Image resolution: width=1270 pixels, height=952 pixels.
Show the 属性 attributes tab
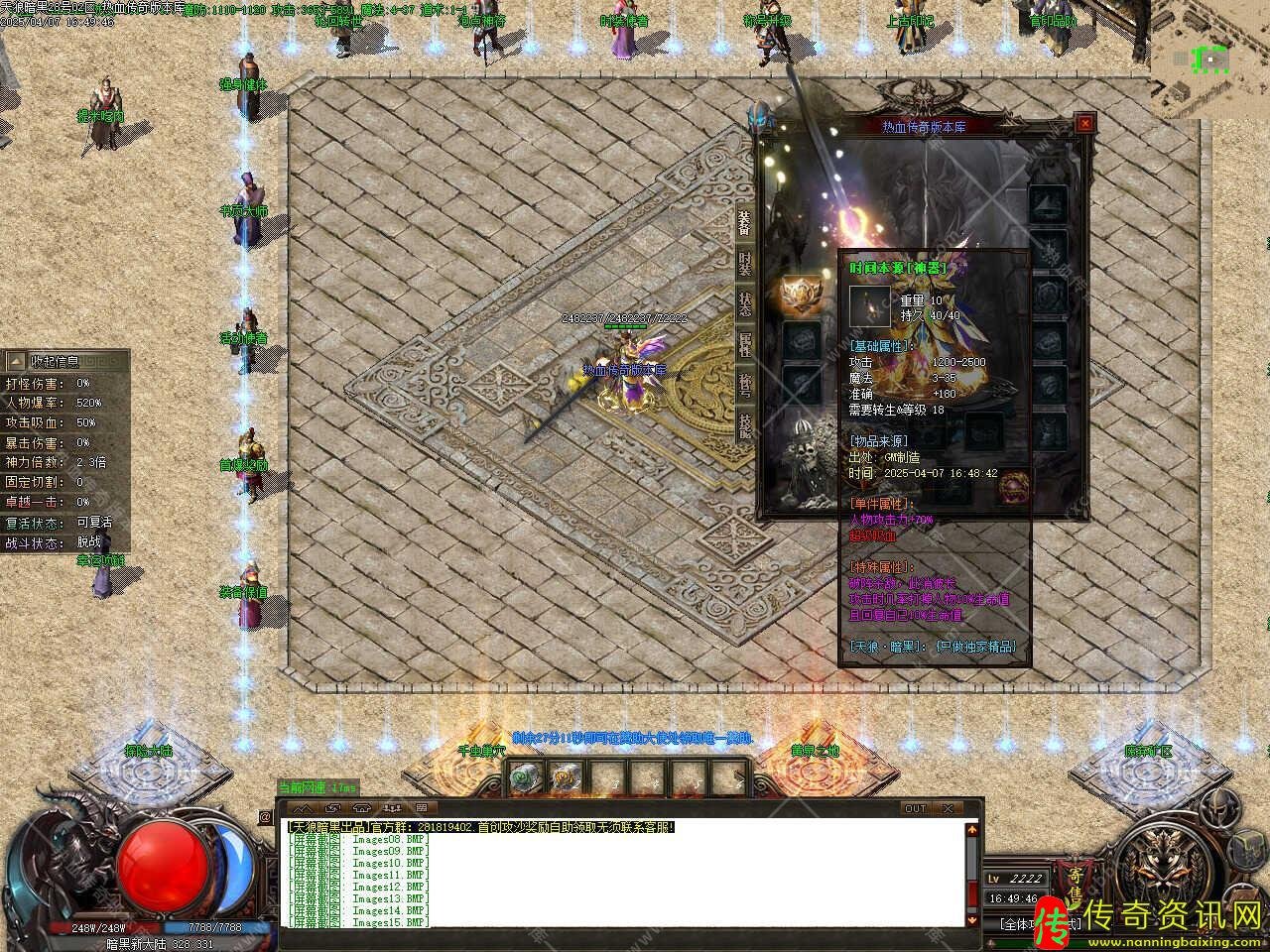pos(744,344)
